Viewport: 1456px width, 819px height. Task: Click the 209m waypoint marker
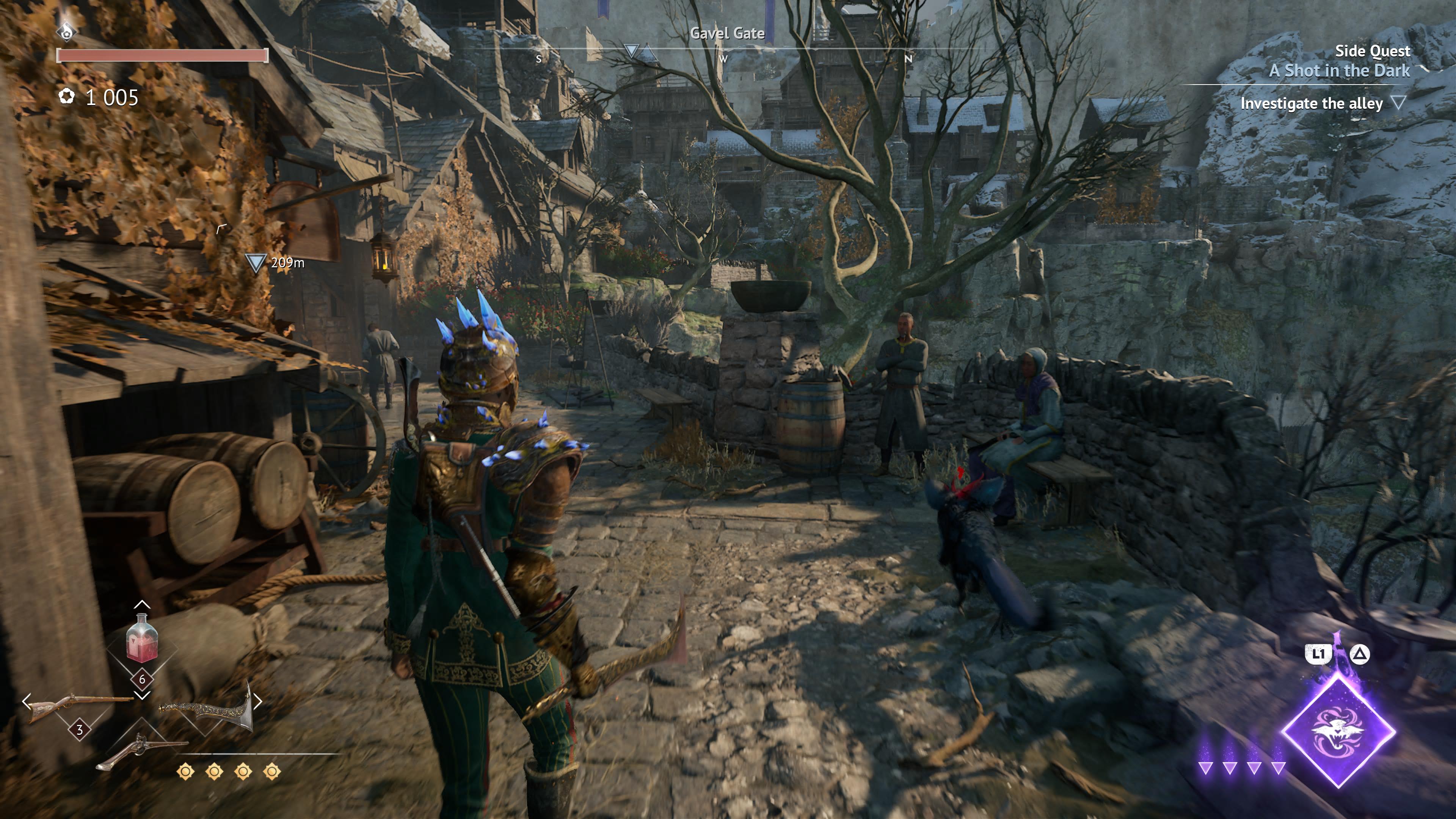(256, 263)
